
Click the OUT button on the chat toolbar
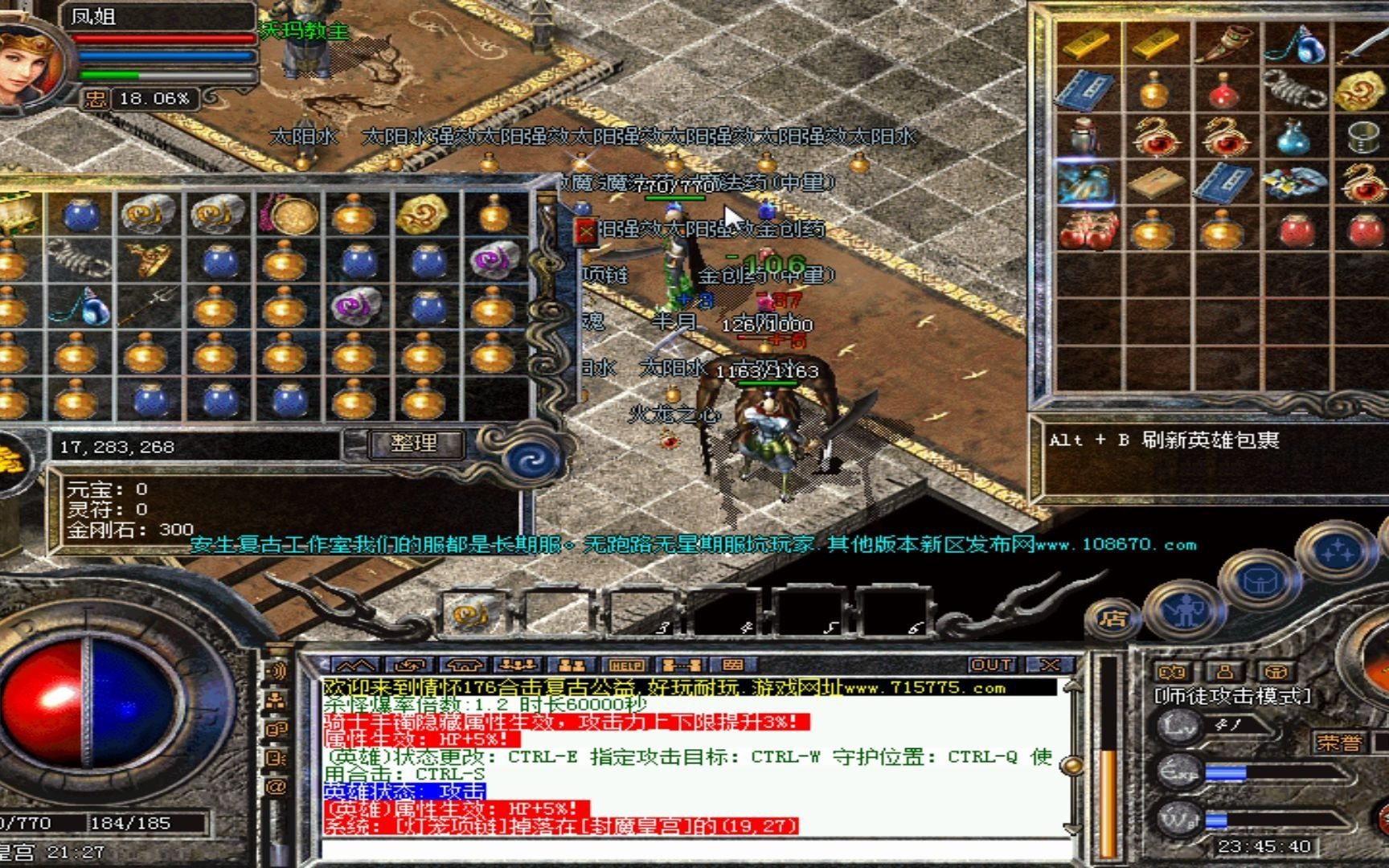[x=991, y=665]
